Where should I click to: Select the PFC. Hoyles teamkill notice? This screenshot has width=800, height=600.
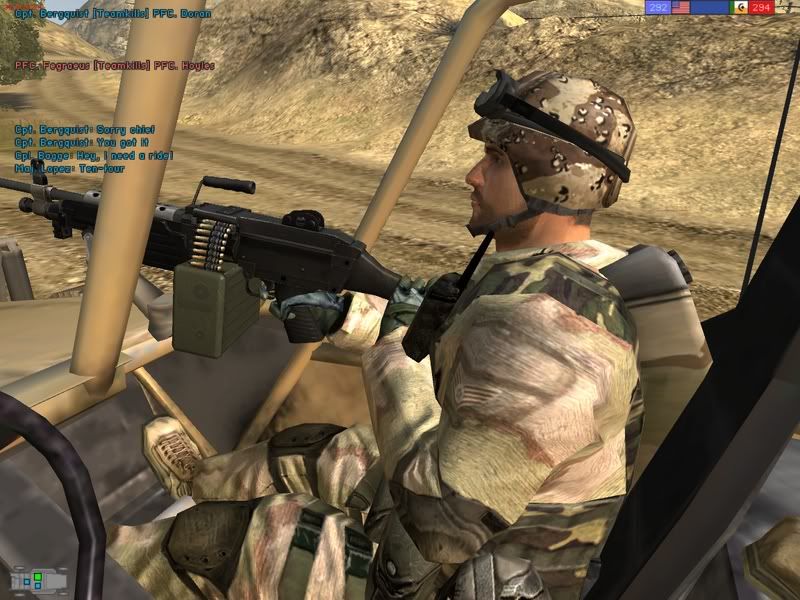point(114,65)
